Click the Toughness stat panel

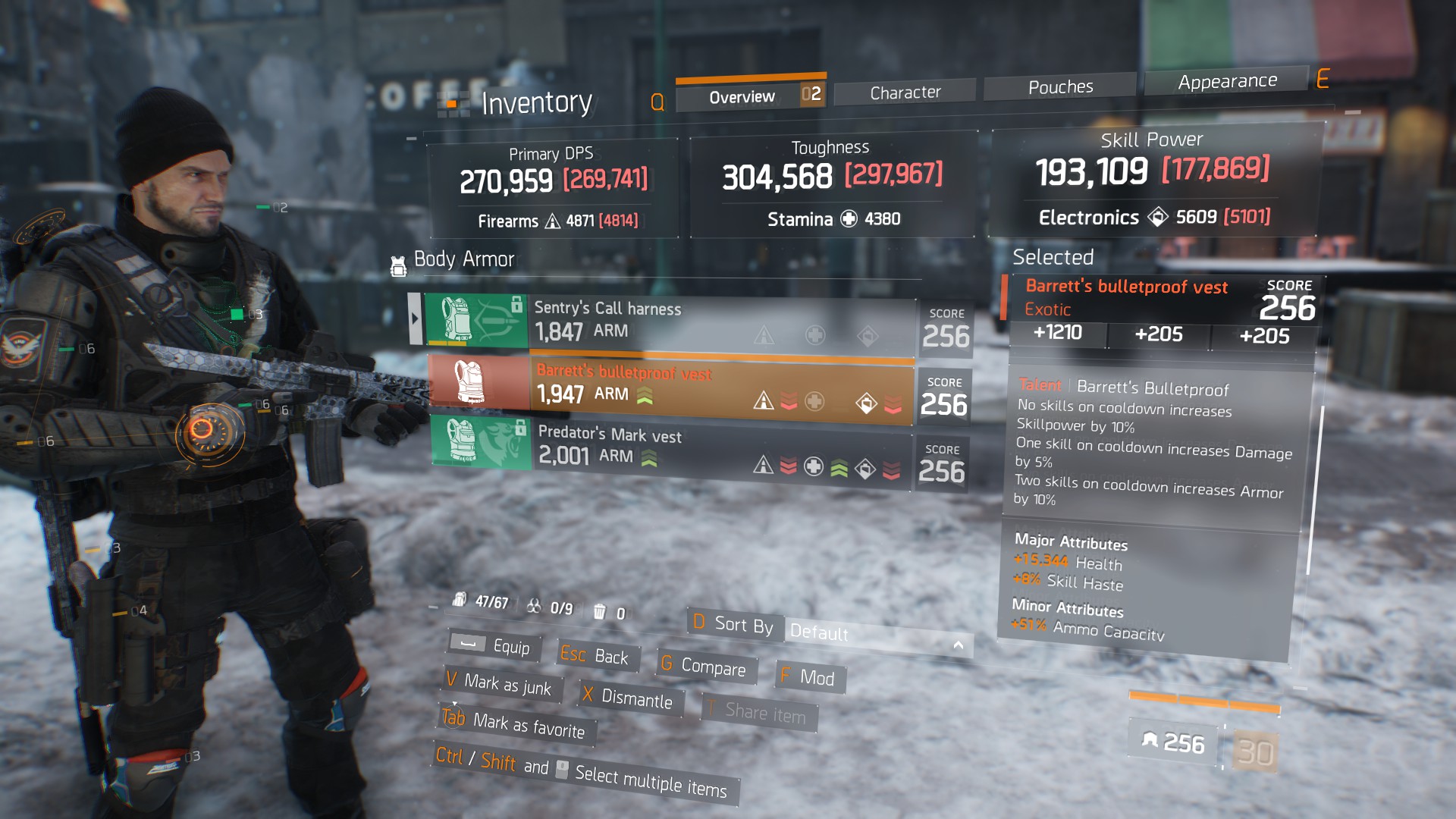832,184
